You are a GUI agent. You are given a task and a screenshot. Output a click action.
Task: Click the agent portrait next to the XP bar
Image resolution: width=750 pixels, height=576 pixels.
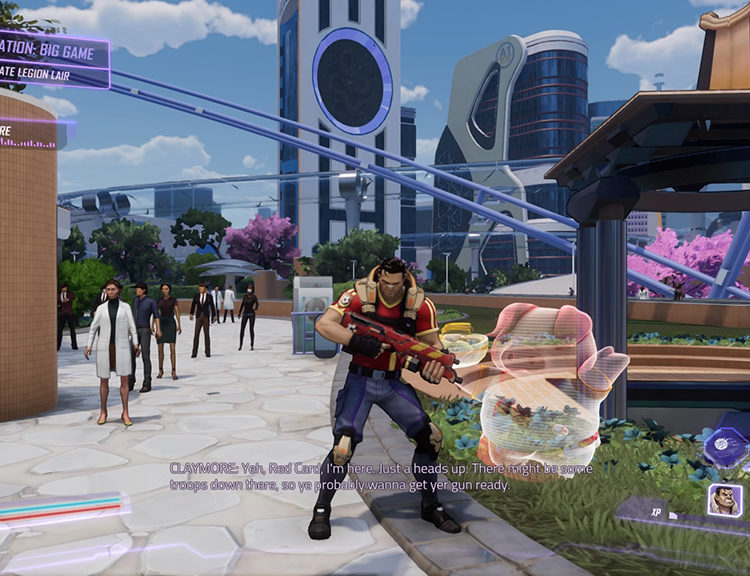[x=724, y=499]
